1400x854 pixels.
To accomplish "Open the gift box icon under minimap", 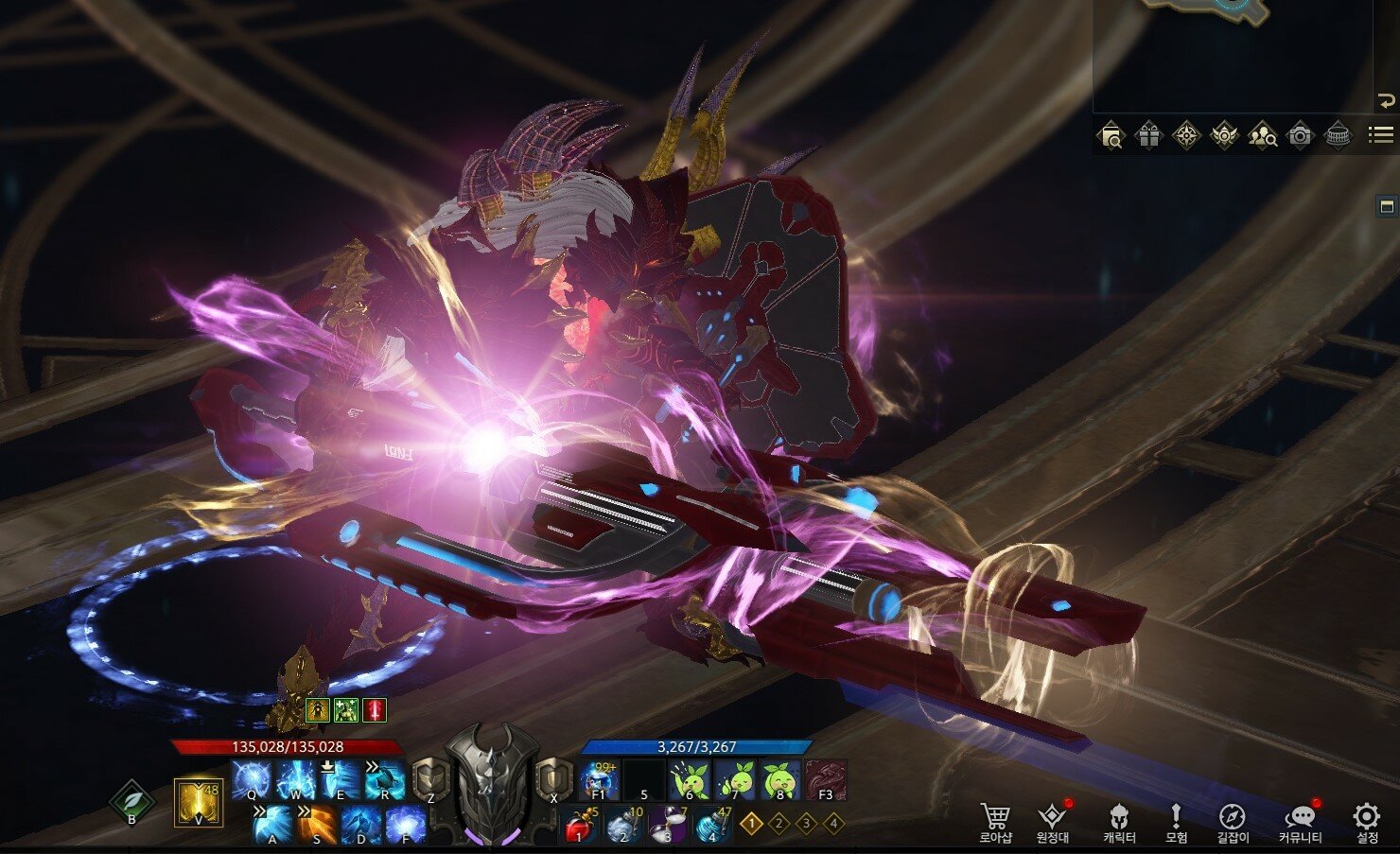I will tap(1148, 136).
